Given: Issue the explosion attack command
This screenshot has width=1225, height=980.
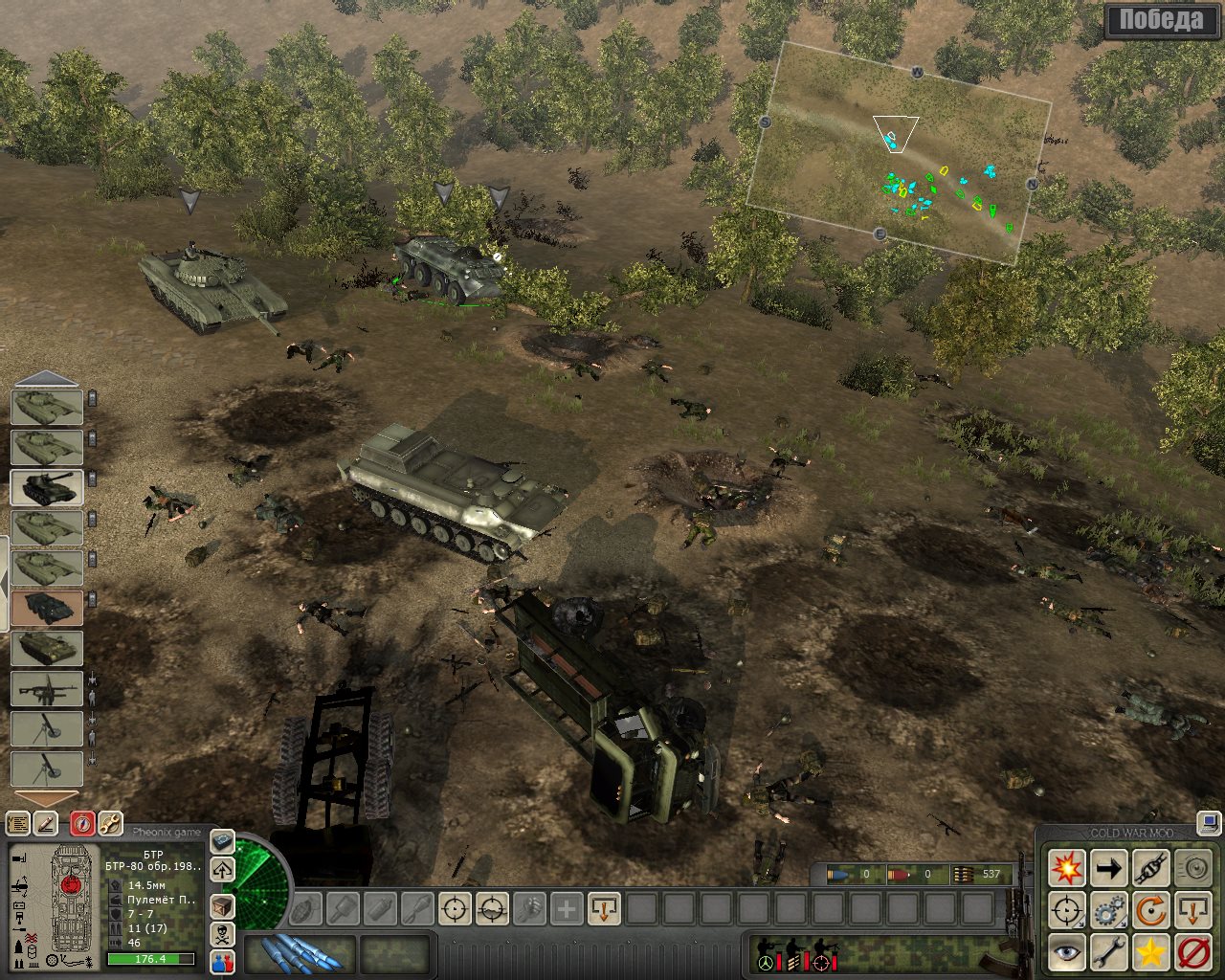Looking at the screenshot, I should point(1066,869).
